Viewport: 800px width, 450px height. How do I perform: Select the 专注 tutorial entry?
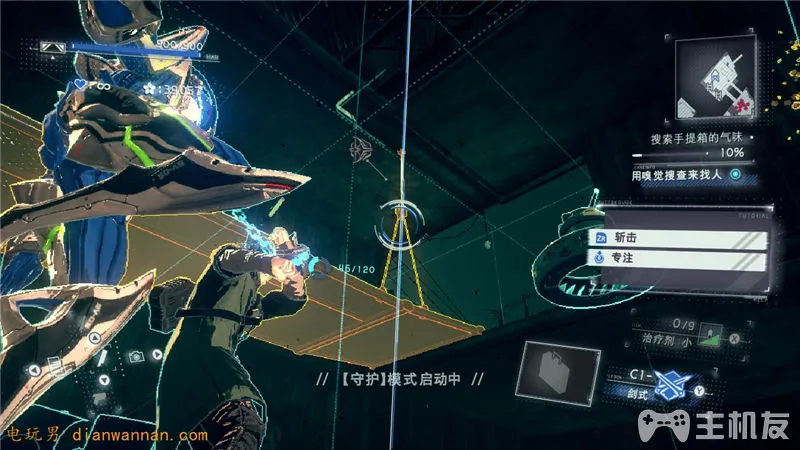(680, 259)
